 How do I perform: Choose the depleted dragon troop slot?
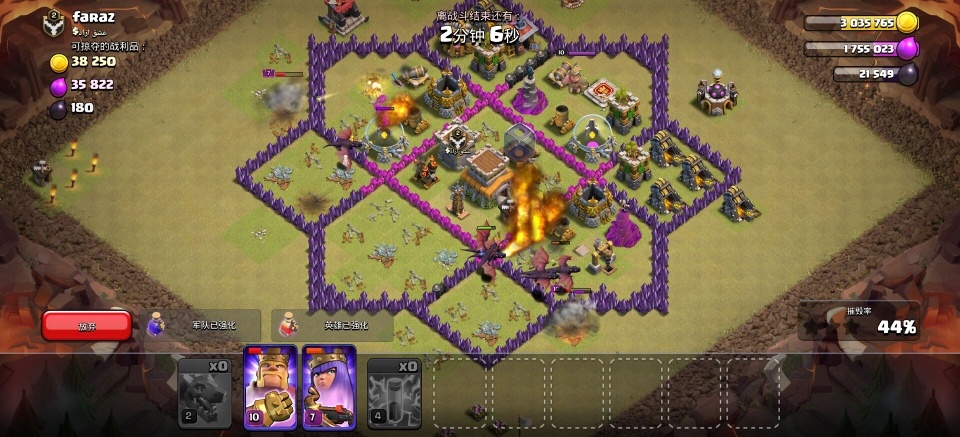[205, 392]
